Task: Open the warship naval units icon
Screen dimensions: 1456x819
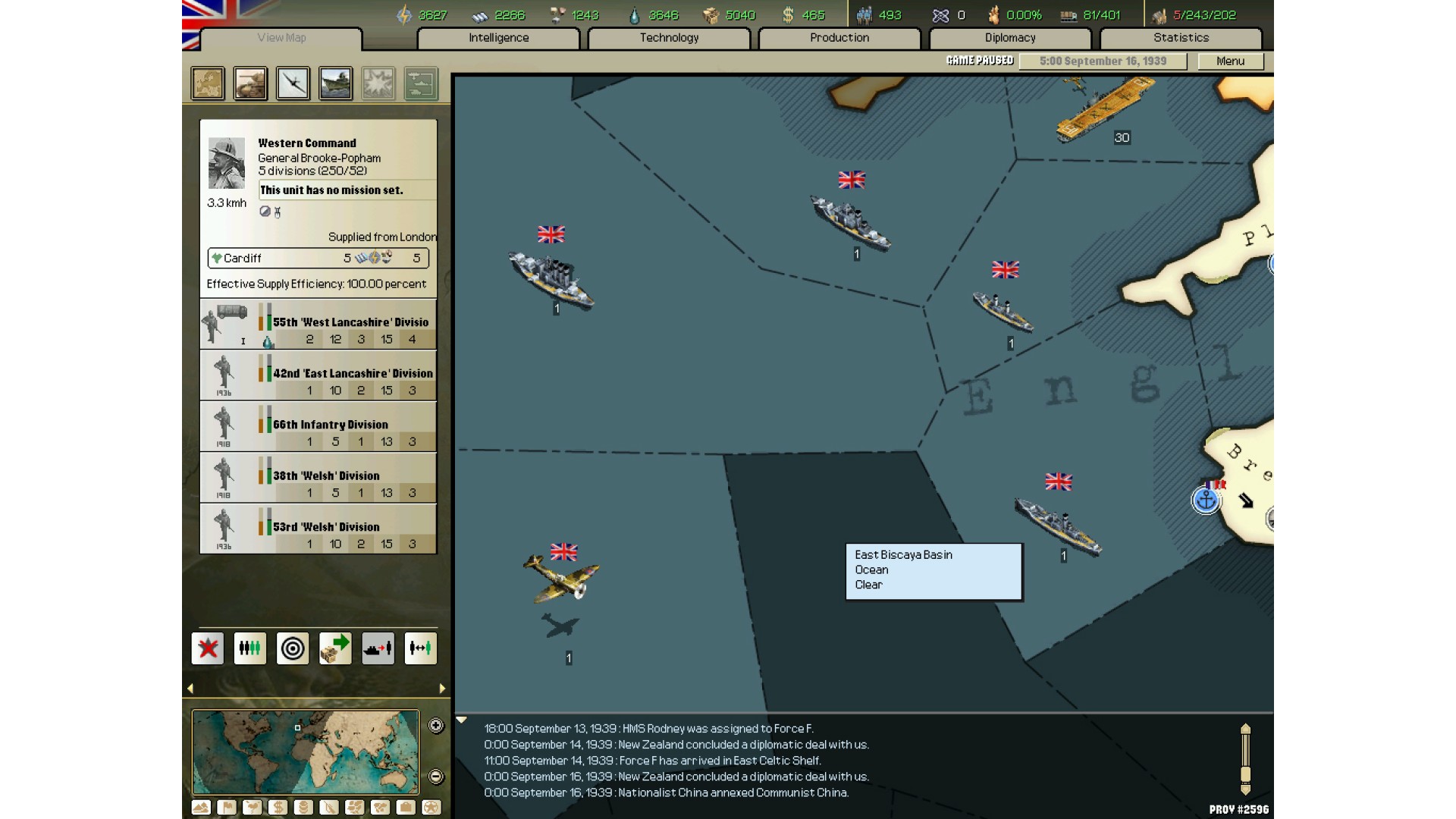Action: tap(335, 83)
